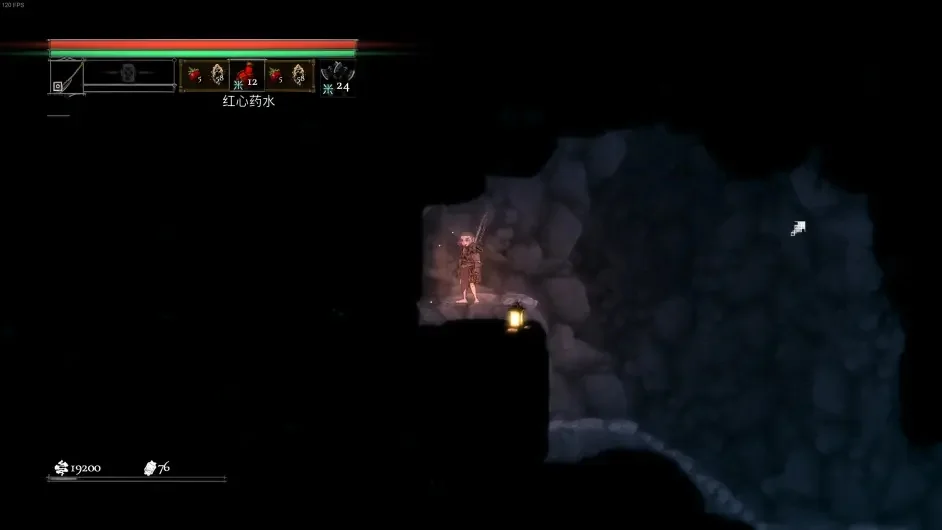Screen dimensions: 942x530
Task: Select the throwing axes icon
Action: coord(337,72)
